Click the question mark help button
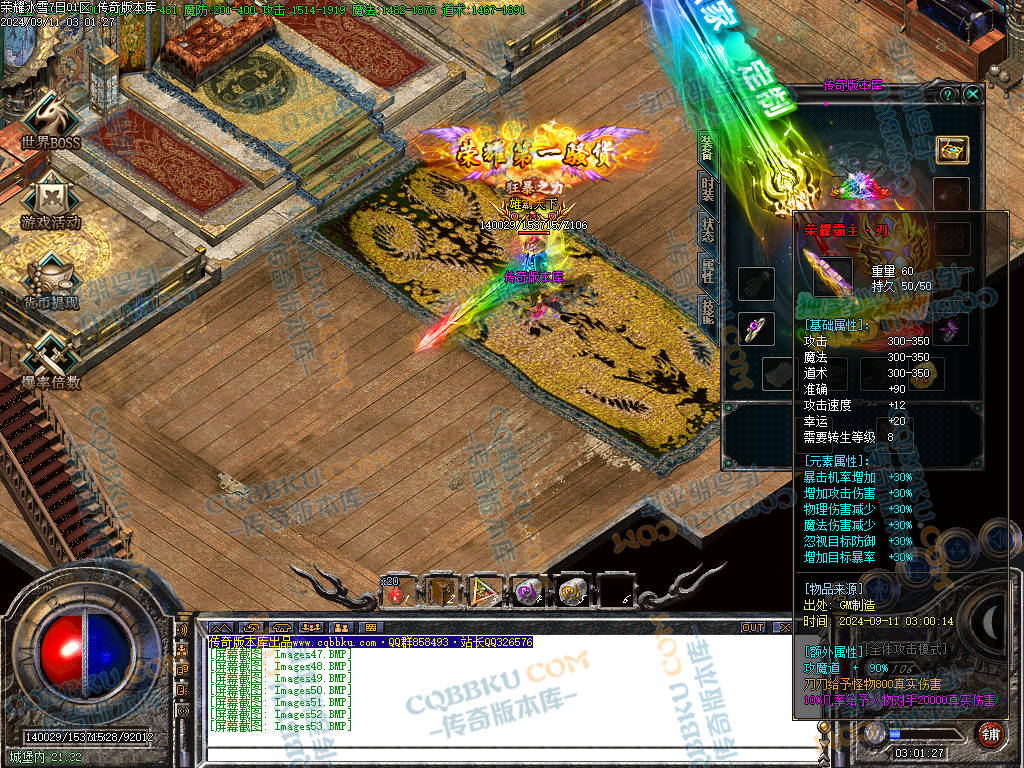Viewport: 1024px width, 768px height. [947, 94]
